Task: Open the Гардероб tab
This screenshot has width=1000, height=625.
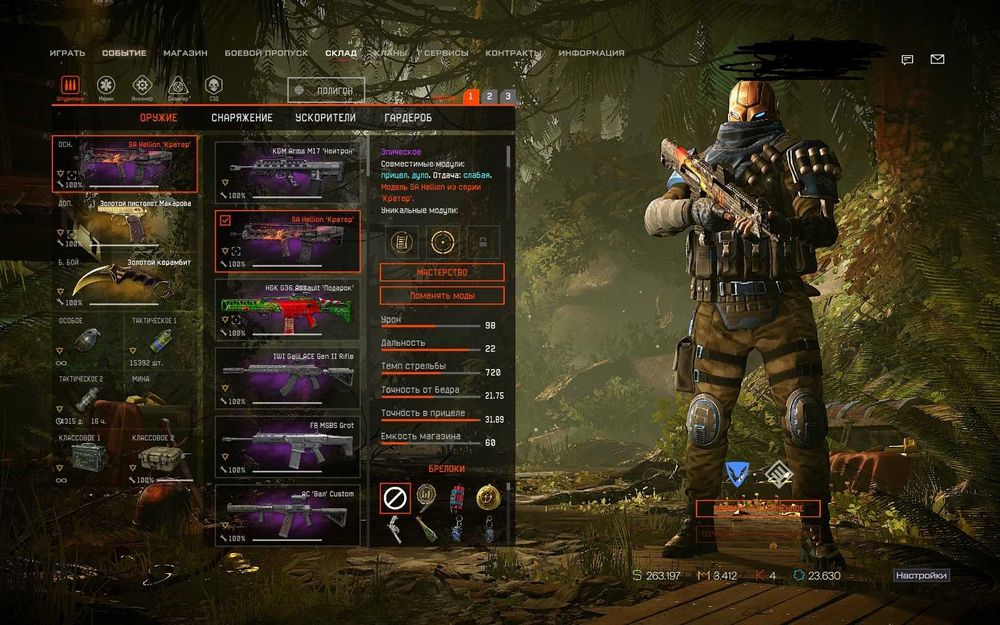Action: pyautogui.click(x=408, y=118)
